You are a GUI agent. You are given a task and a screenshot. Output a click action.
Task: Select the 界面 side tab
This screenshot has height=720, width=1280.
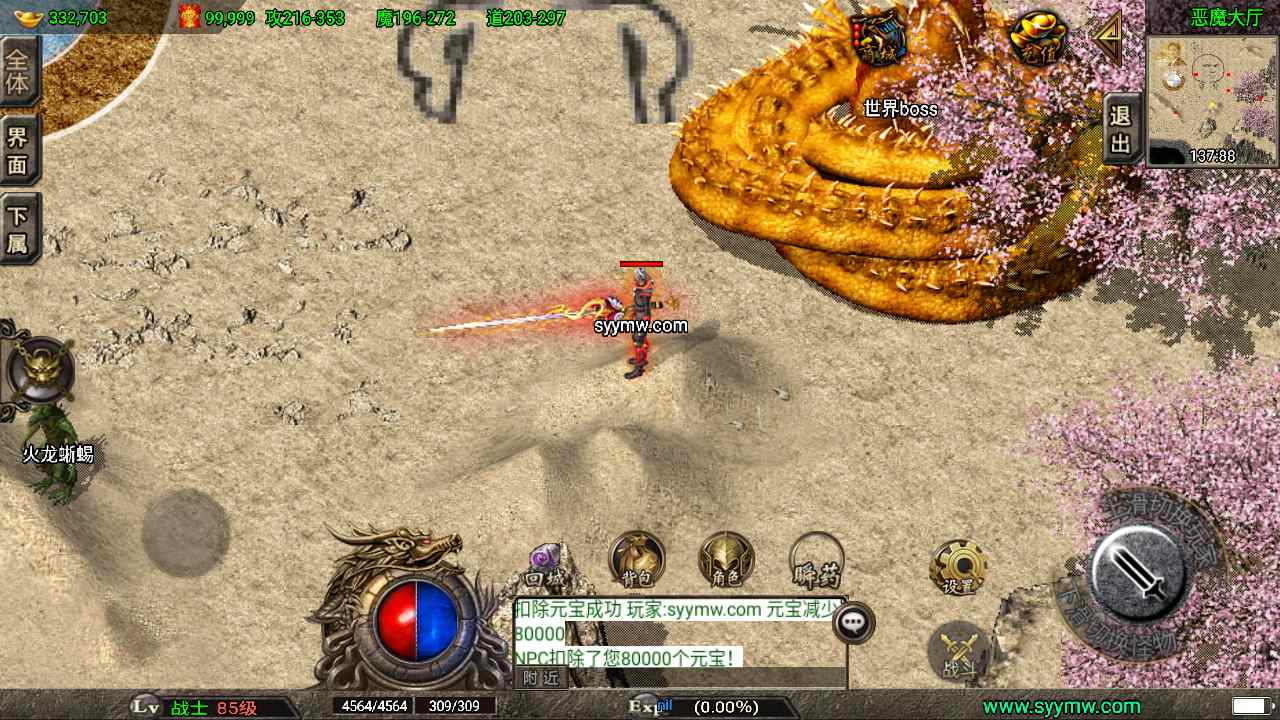coord(19,150)
